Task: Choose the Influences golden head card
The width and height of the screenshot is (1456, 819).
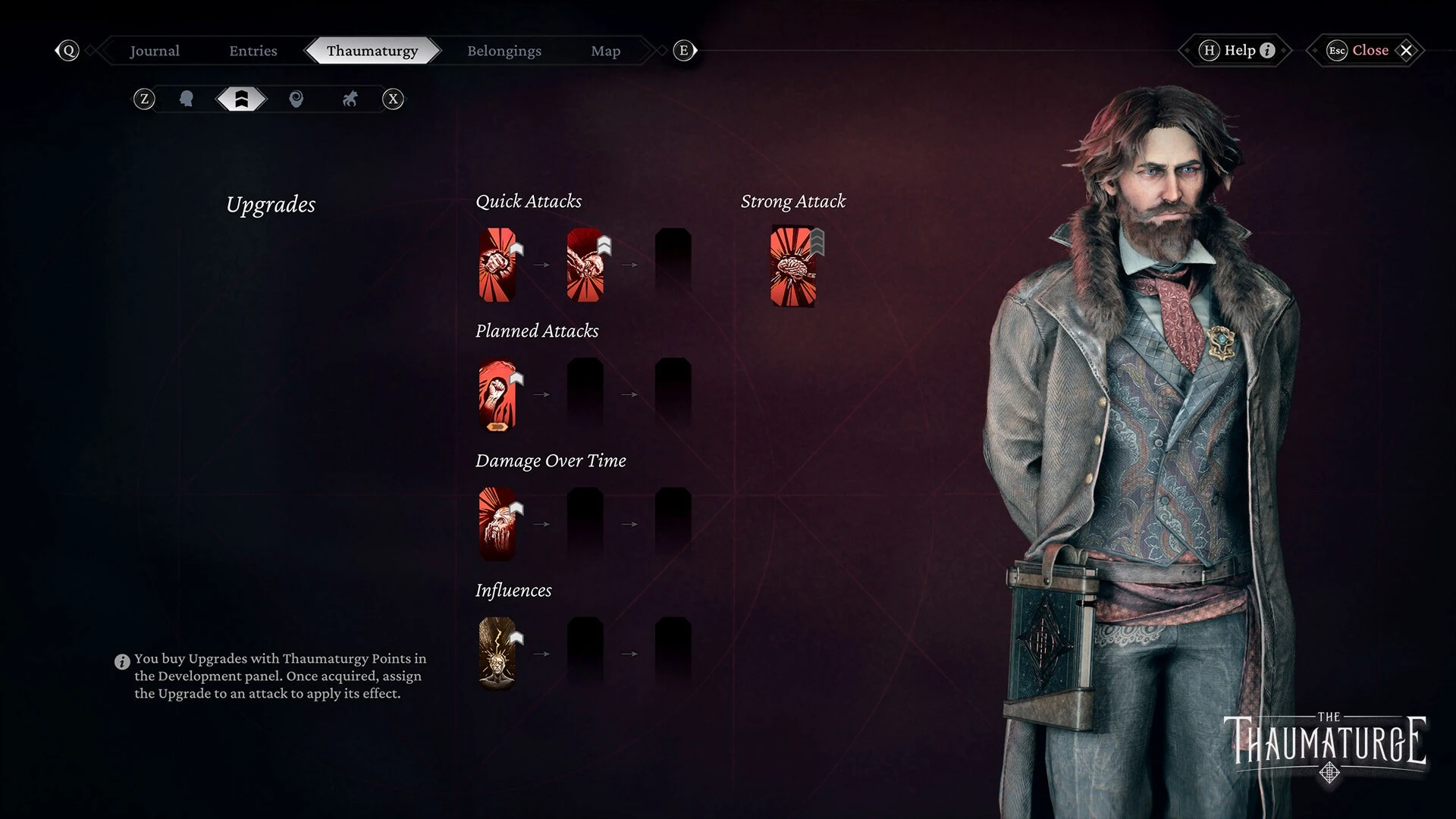Action: 497,654
